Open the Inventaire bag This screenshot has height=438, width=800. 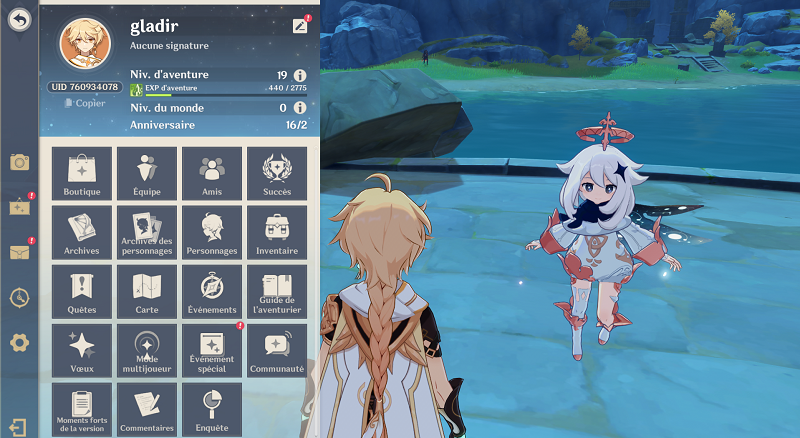point(276,232)
